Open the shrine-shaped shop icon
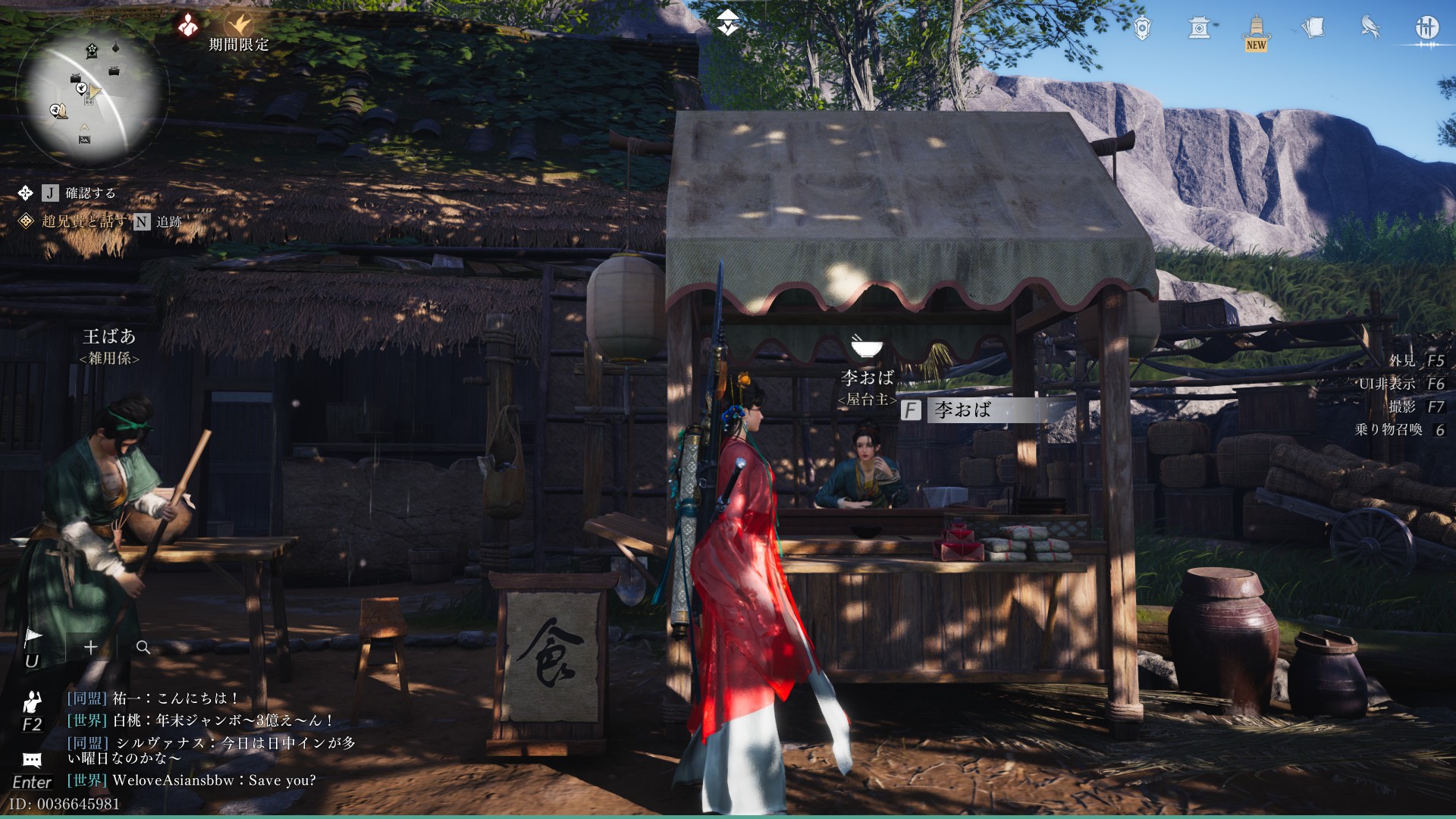This screenshot has height=819, width=1456. pyautogui.click(x=1199, y=29)
